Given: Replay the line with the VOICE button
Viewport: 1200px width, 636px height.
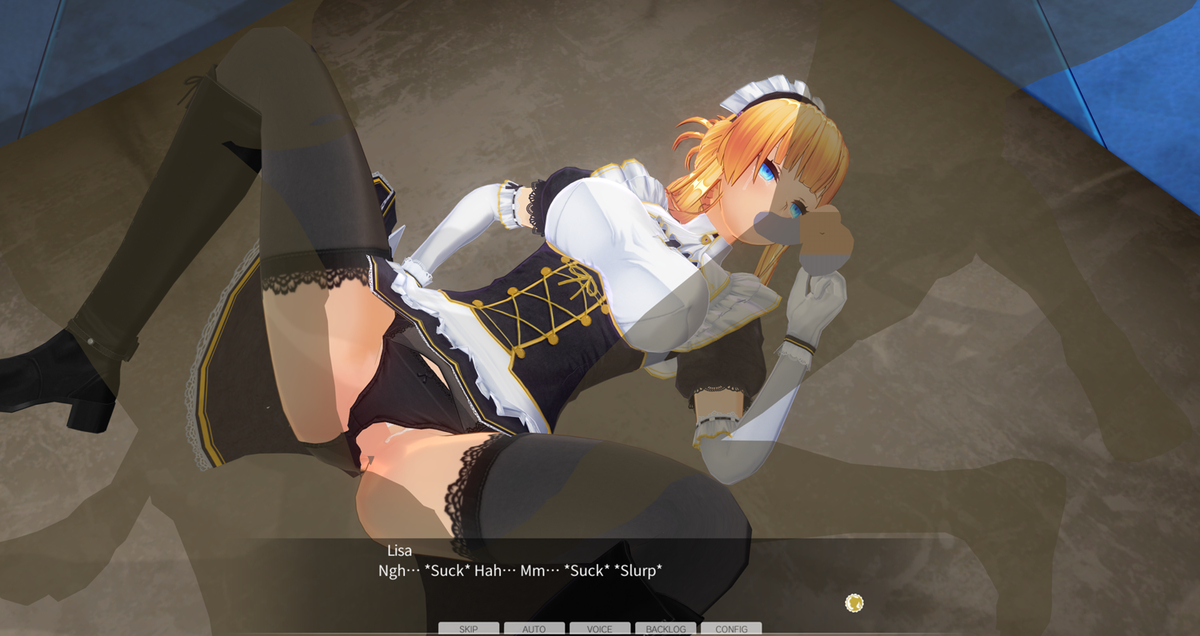Looking at the screenshot, I should tap(600, 629).
